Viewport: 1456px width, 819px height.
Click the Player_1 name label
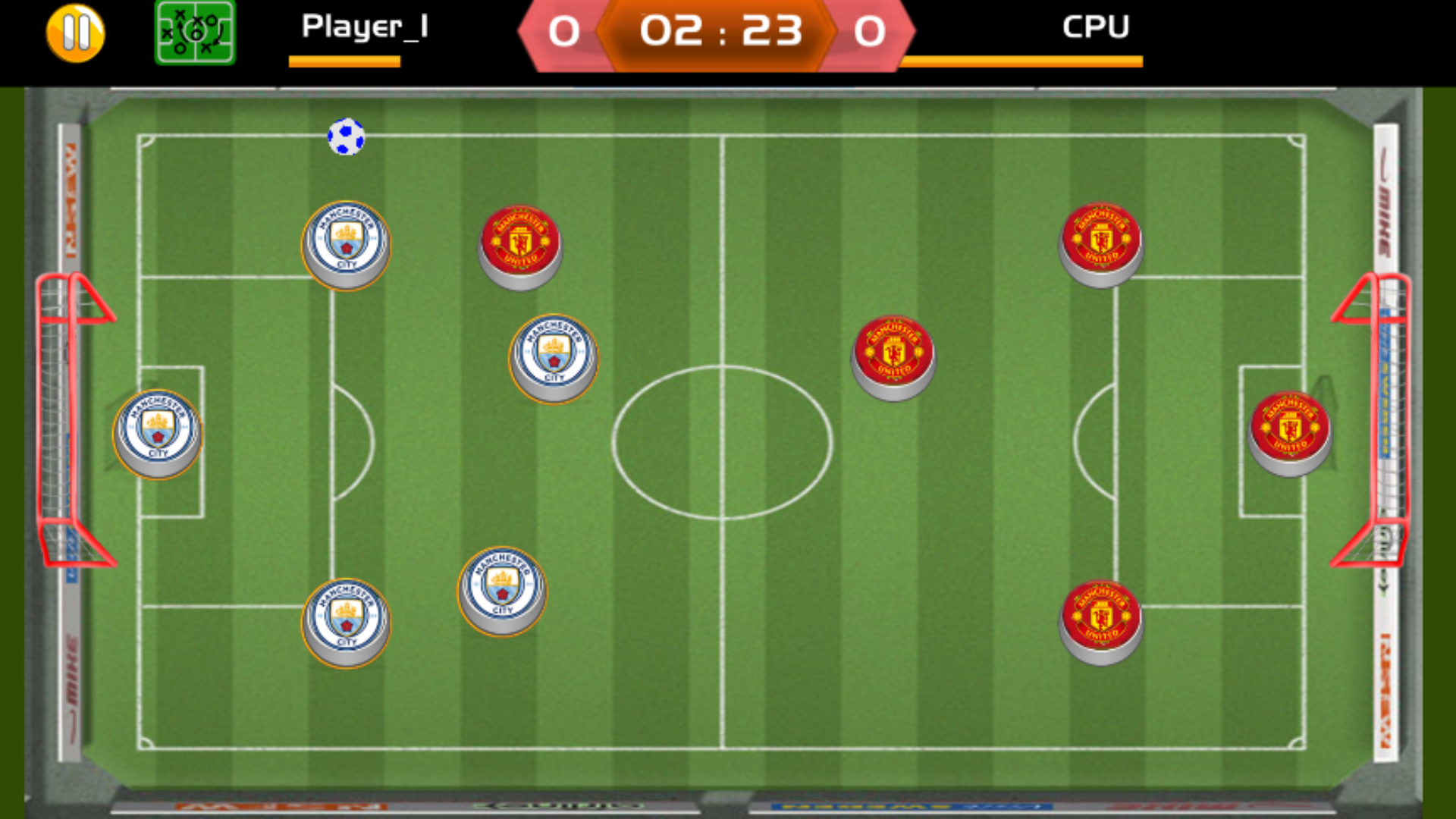pyautogui.click(x=366, y=27)
